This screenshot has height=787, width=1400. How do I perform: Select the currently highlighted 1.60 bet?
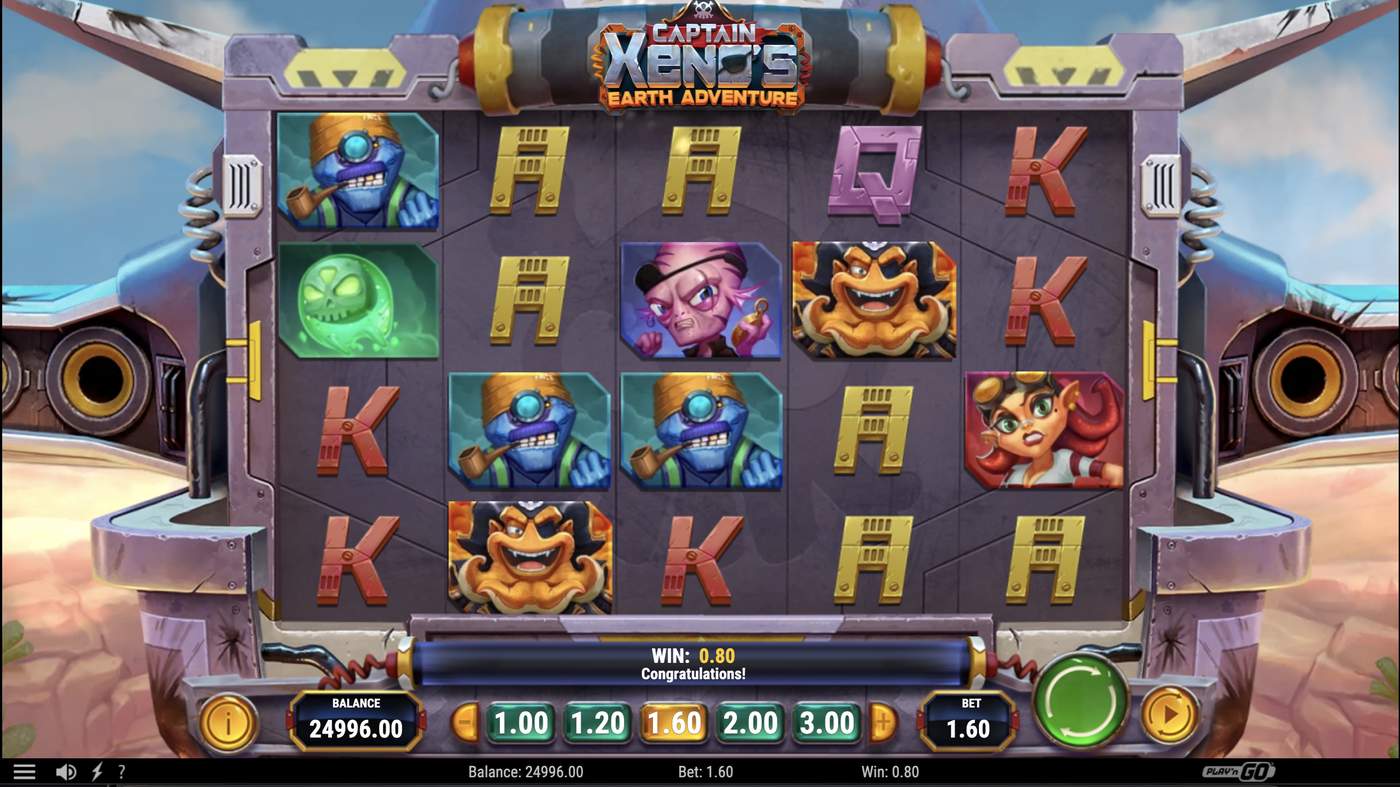(673, 721)
